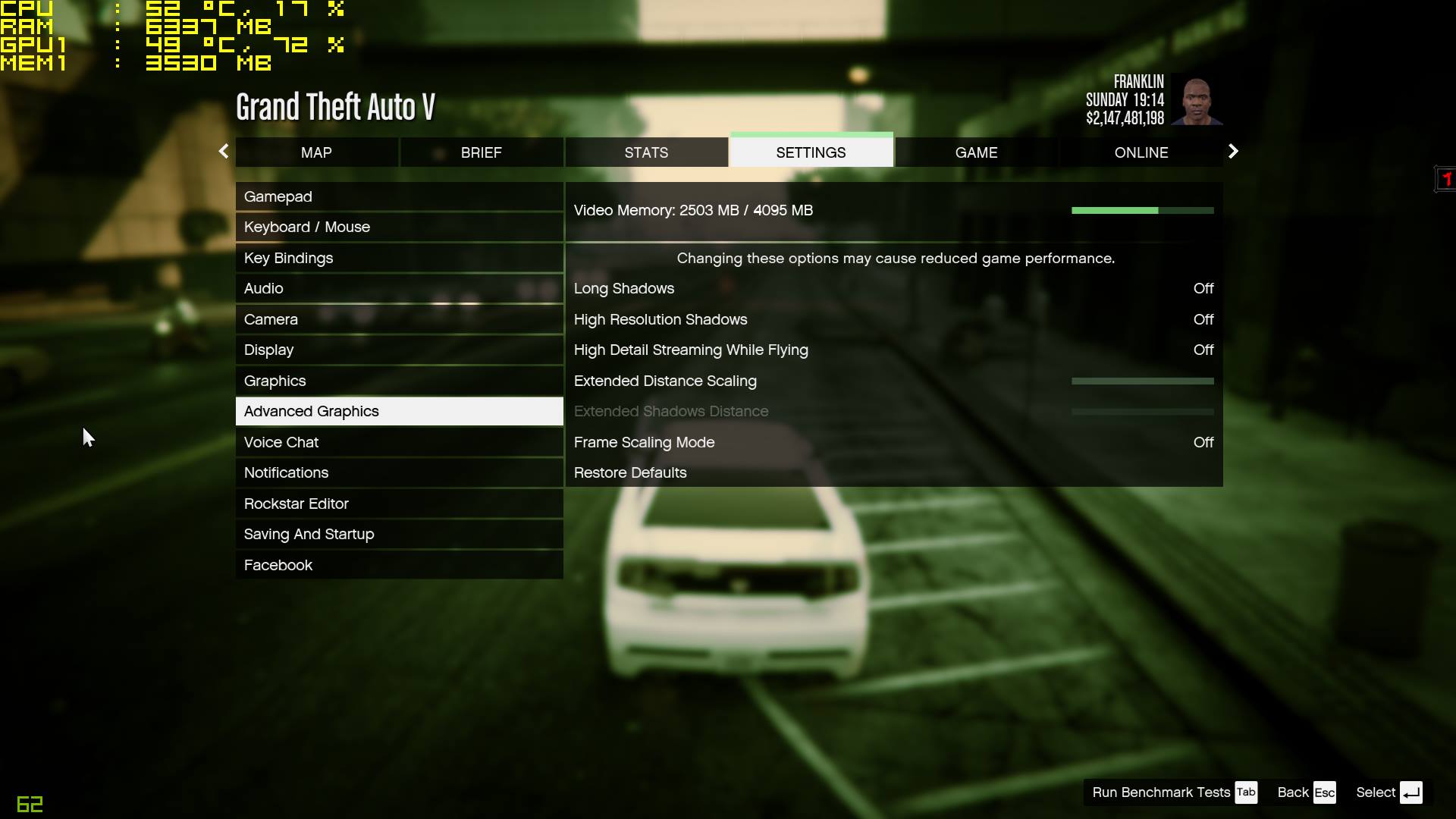Select the Graphics settings entry
This screenshot has height=819, width=1456.
pyautogui.click(x=399, y=381)
